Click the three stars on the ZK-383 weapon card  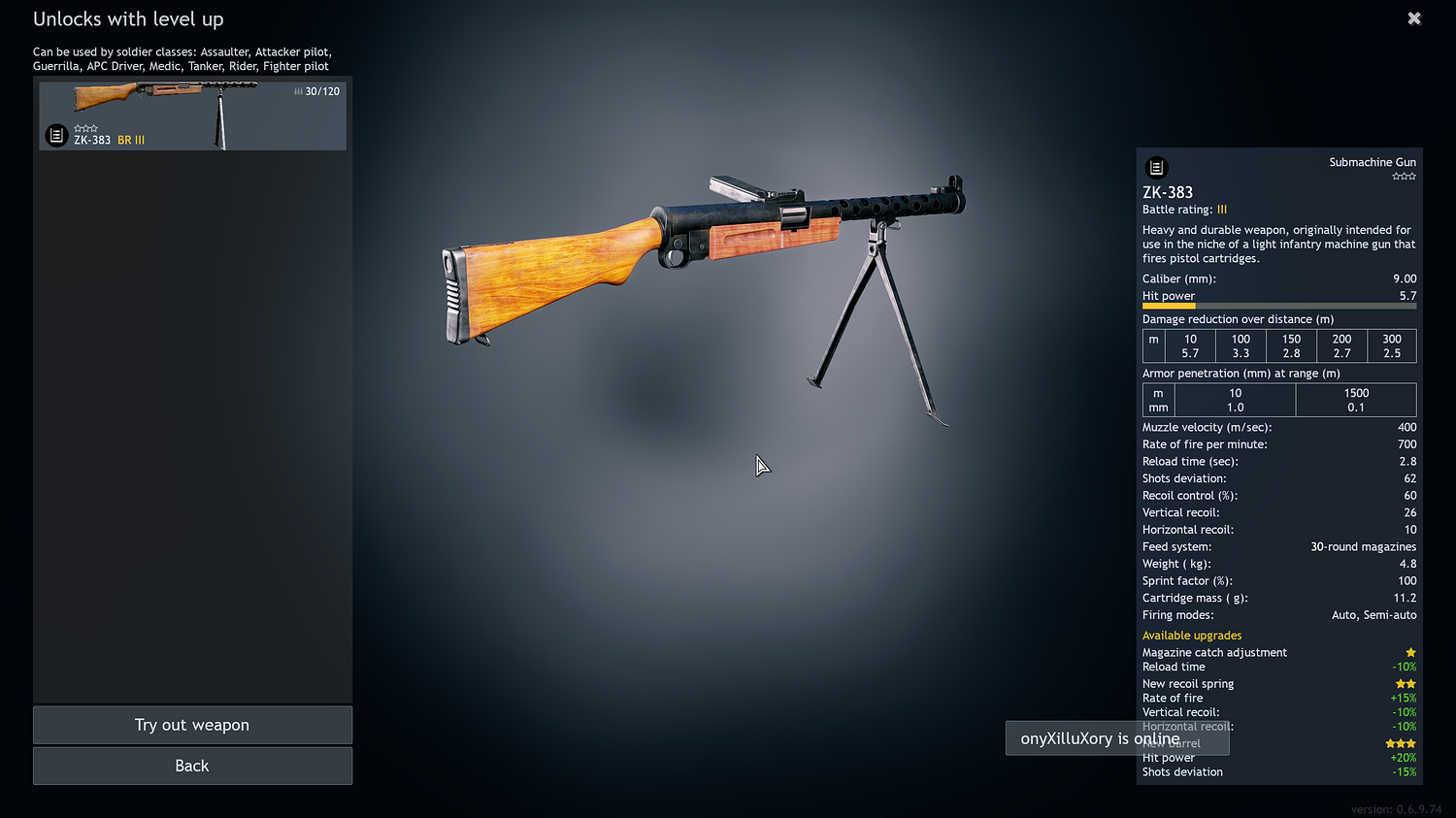pyautogui.click(x=86, y=127)
